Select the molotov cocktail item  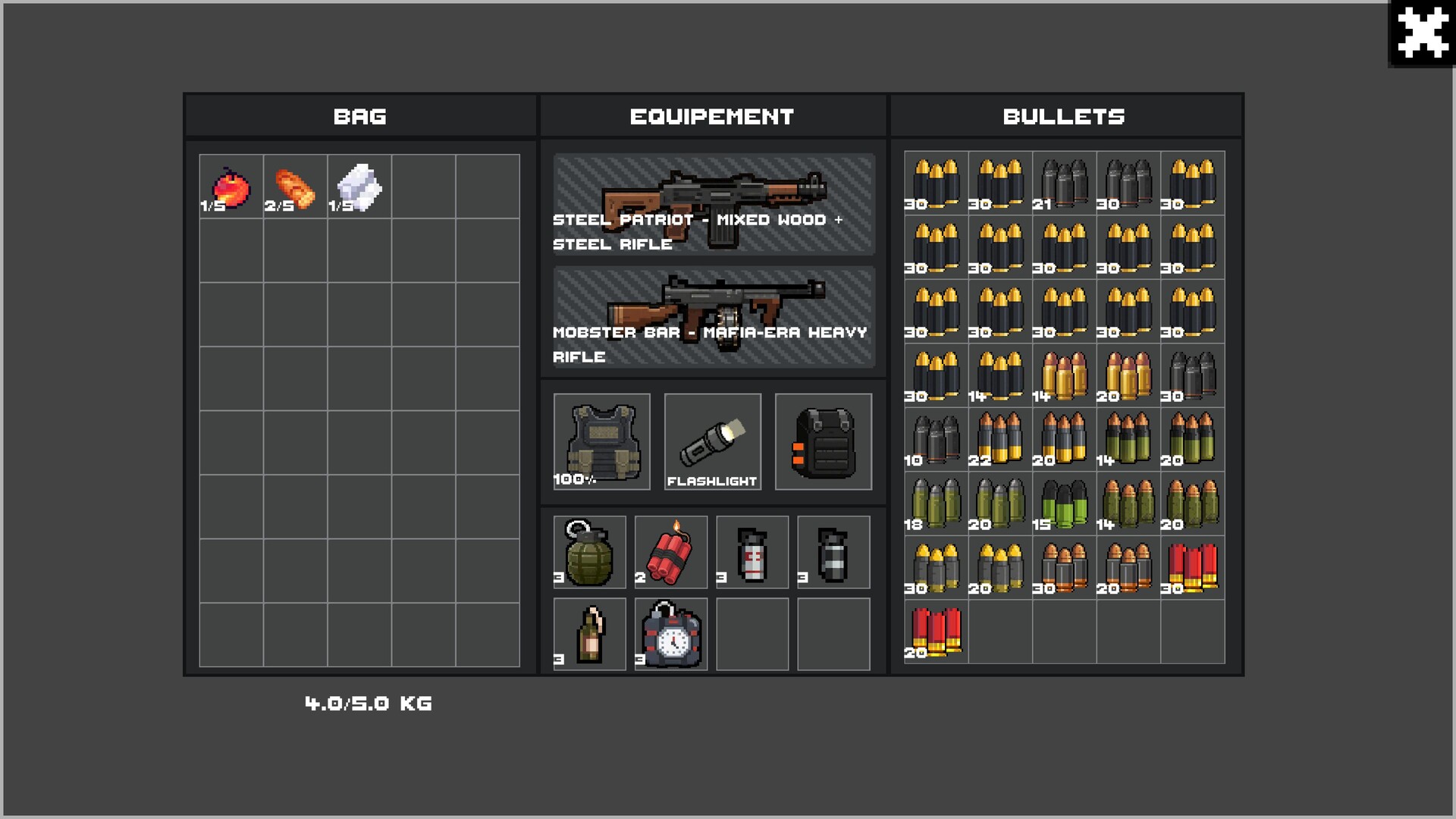point(589,634)
